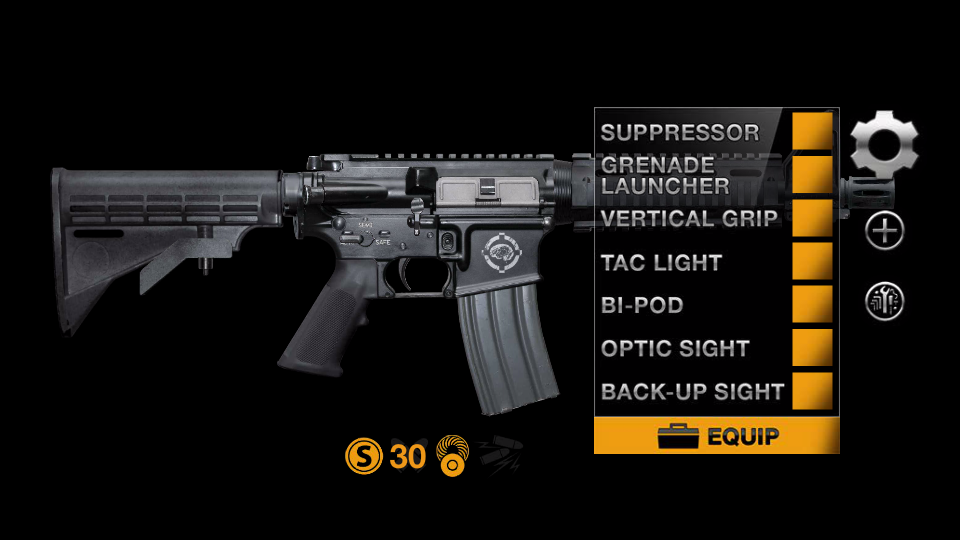960x540 pixels.
Task: Toggle the S fire-mode selector icon
Action: [363, 457]
